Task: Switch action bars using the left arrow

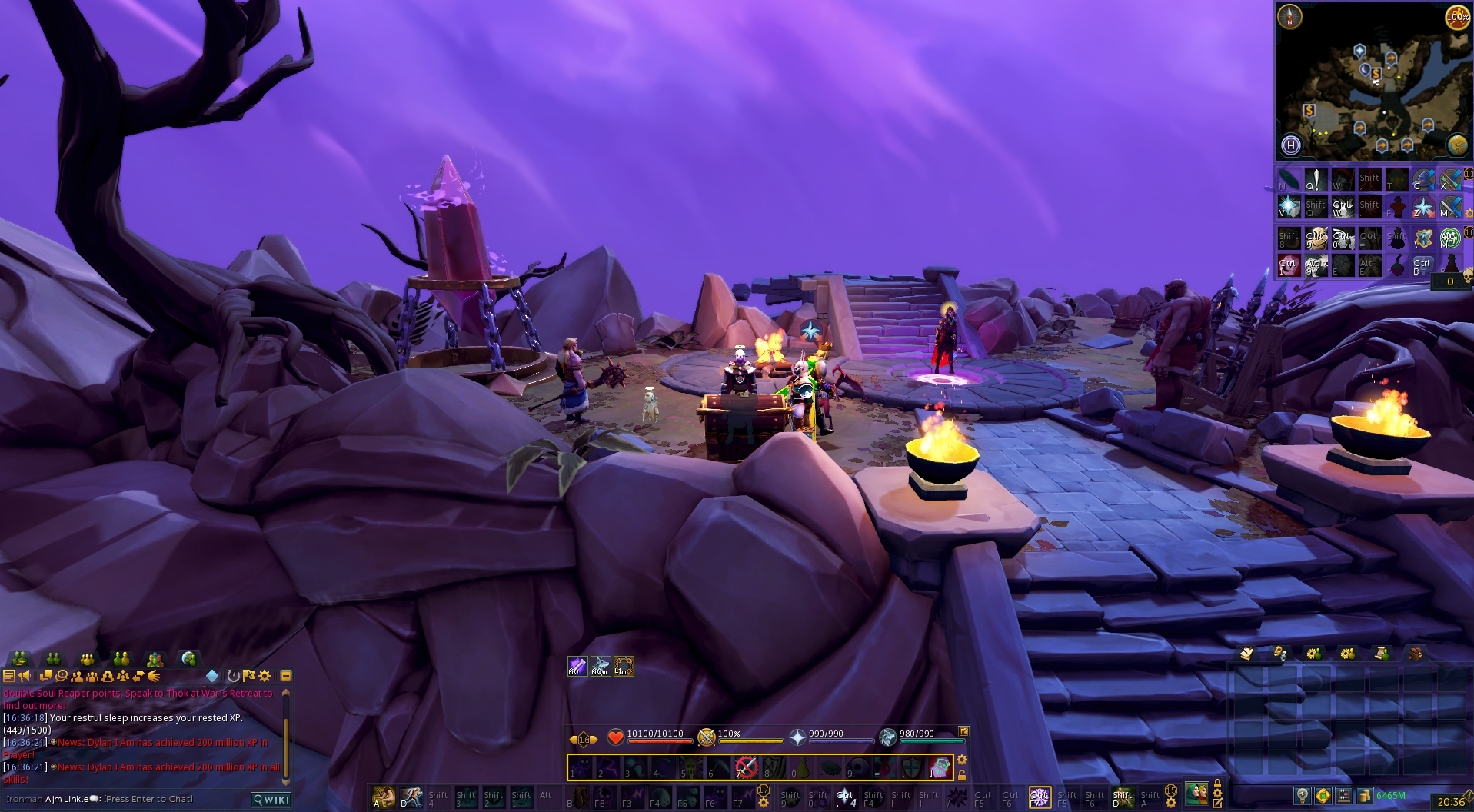Action: [573, 738]
